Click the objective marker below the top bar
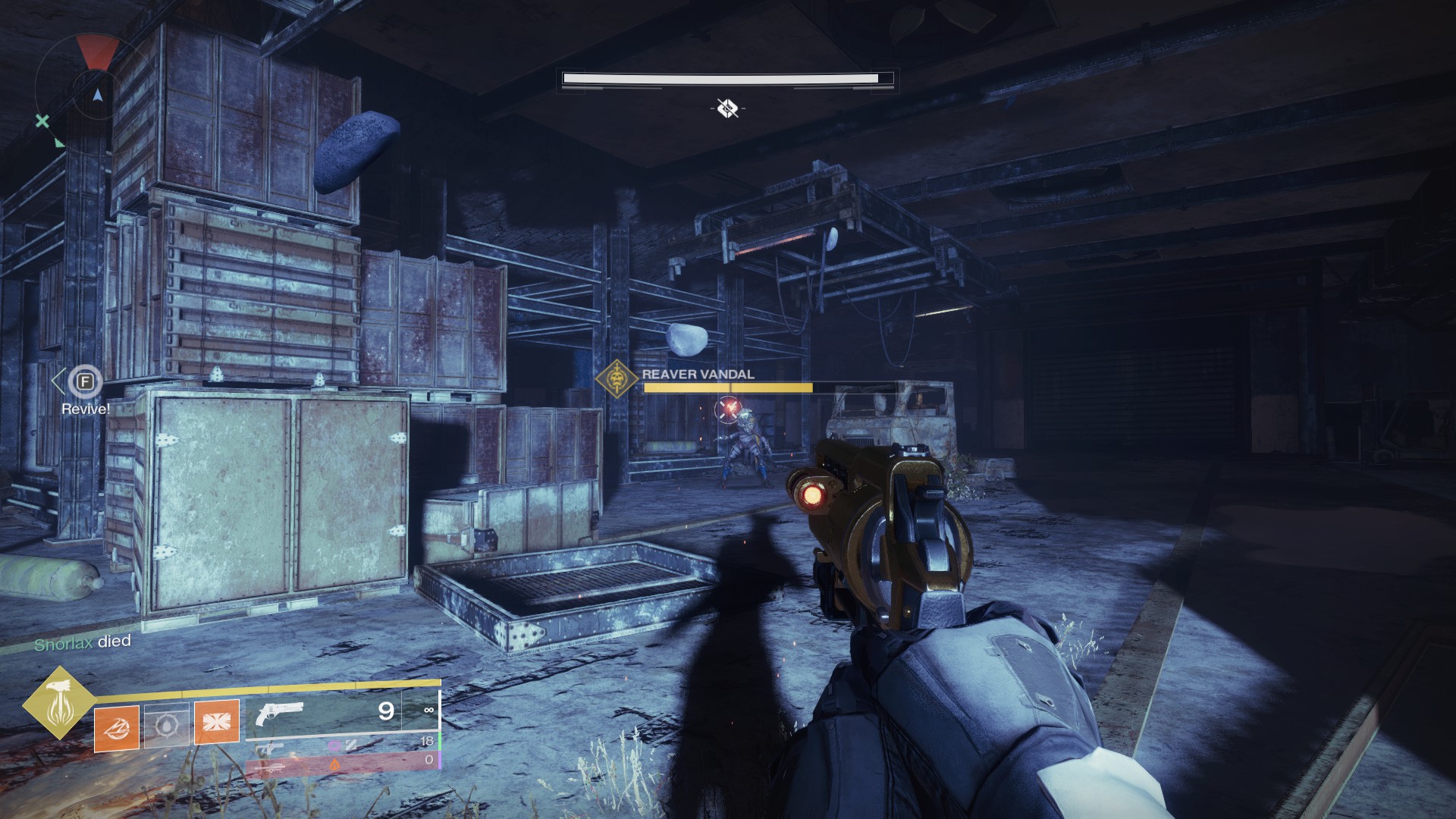1456x819 pixels. [x=727, y=108]
